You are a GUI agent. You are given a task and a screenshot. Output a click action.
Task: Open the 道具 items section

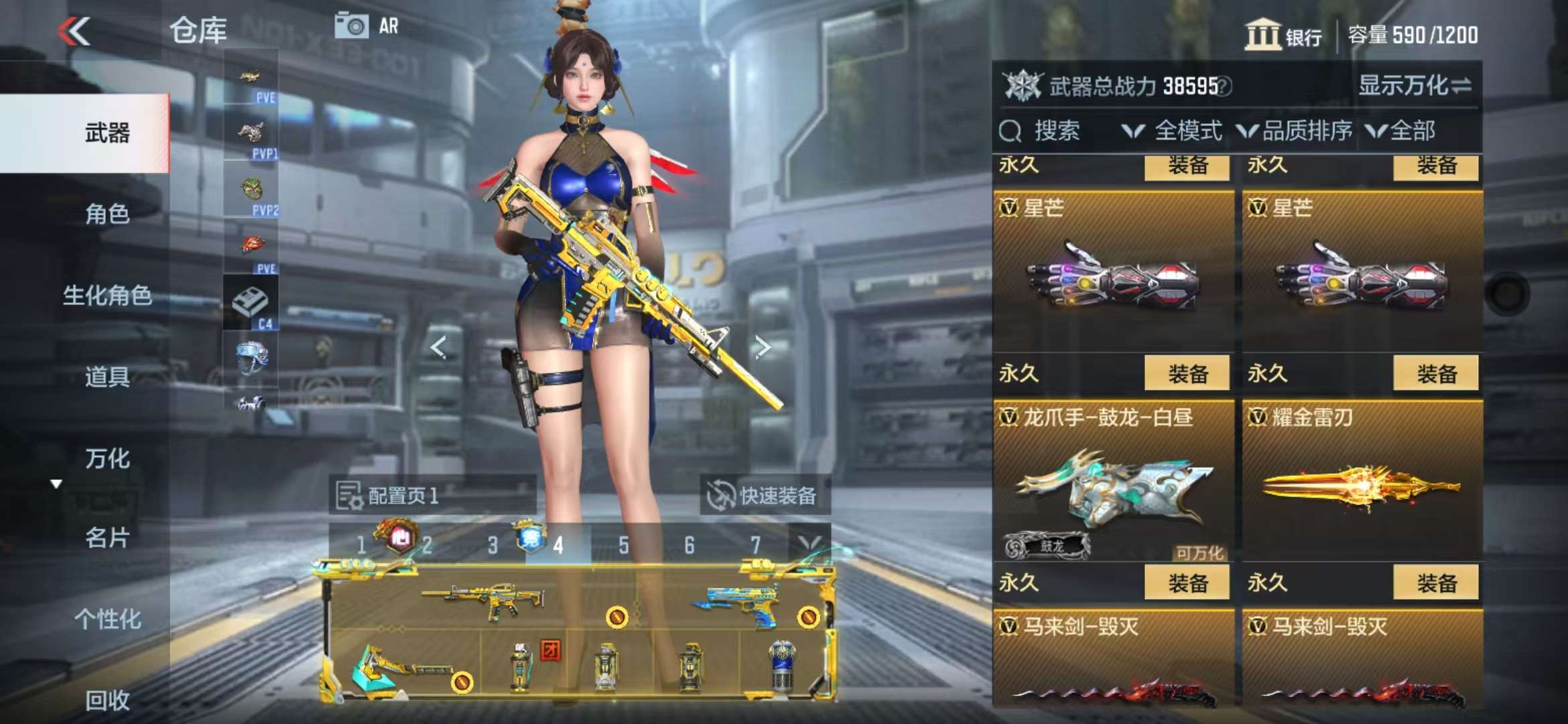tap(107, 377)
